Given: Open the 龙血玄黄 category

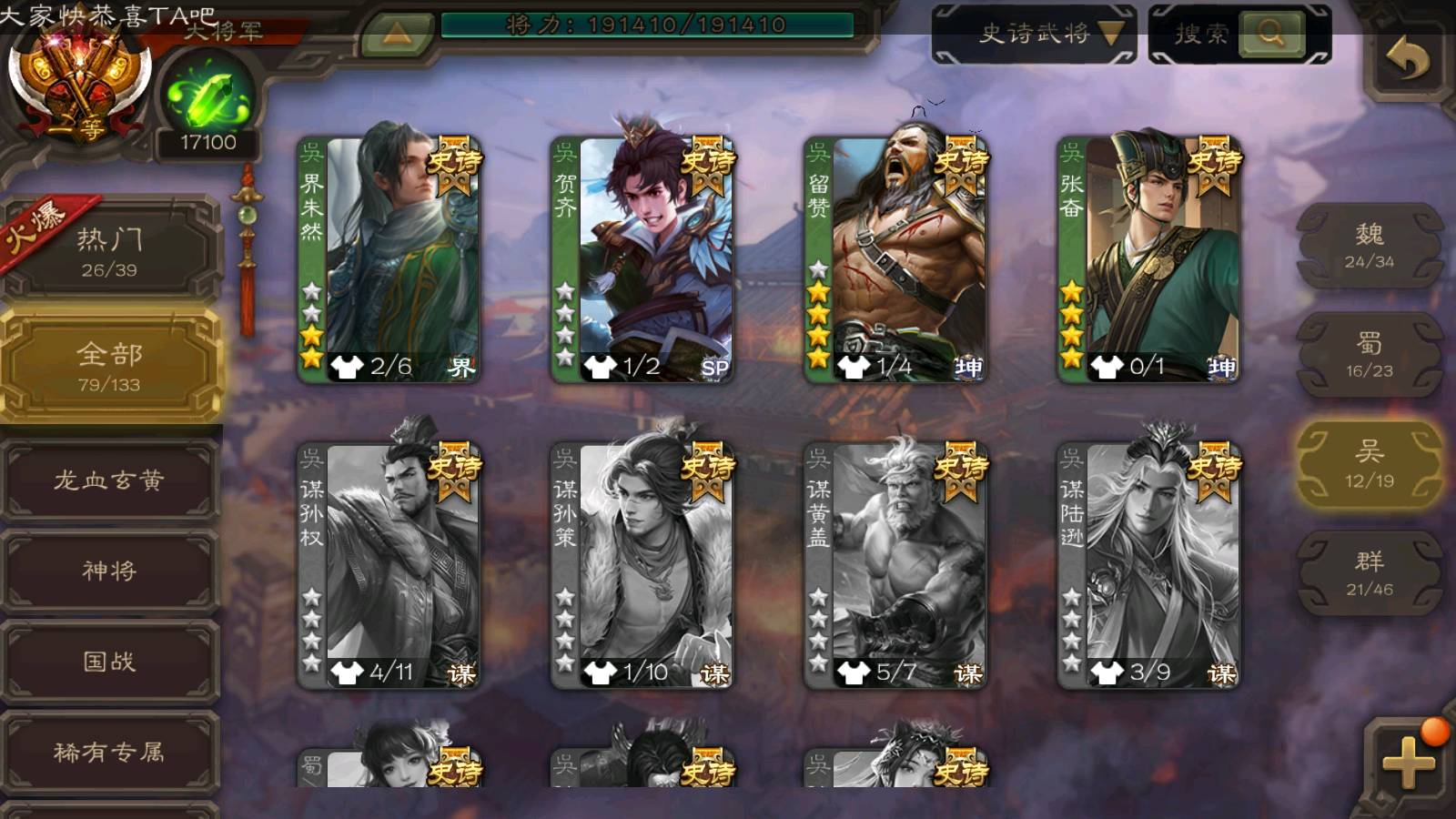Looking at the screenshot, I should (109, 480).
